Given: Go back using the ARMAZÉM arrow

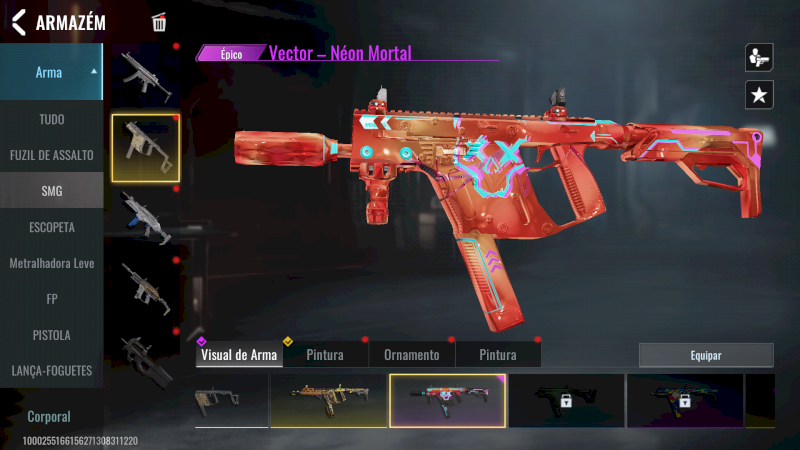Looking at the screenshot, I should (20, 22).
